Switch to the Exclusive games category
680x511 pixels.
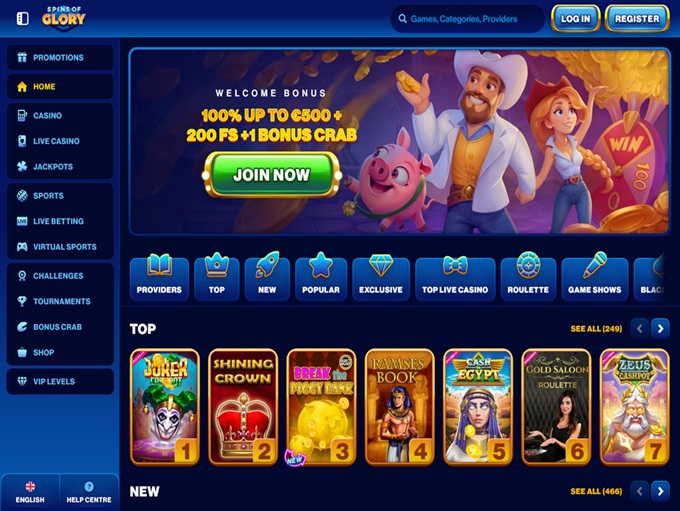pyautogui.click(x=381, y=278)
